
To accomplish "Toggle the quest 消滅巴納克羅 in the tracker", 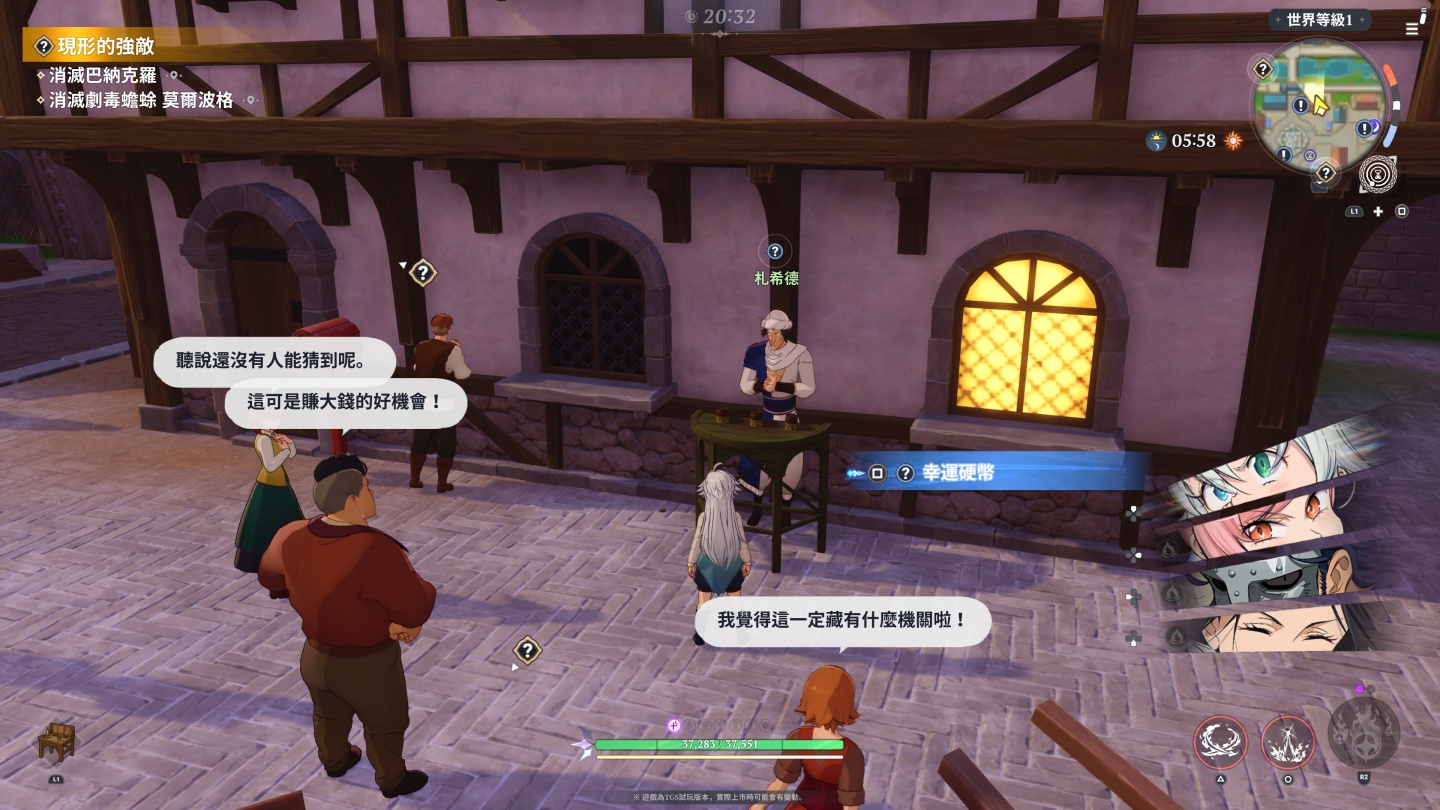I will point(101,75).
